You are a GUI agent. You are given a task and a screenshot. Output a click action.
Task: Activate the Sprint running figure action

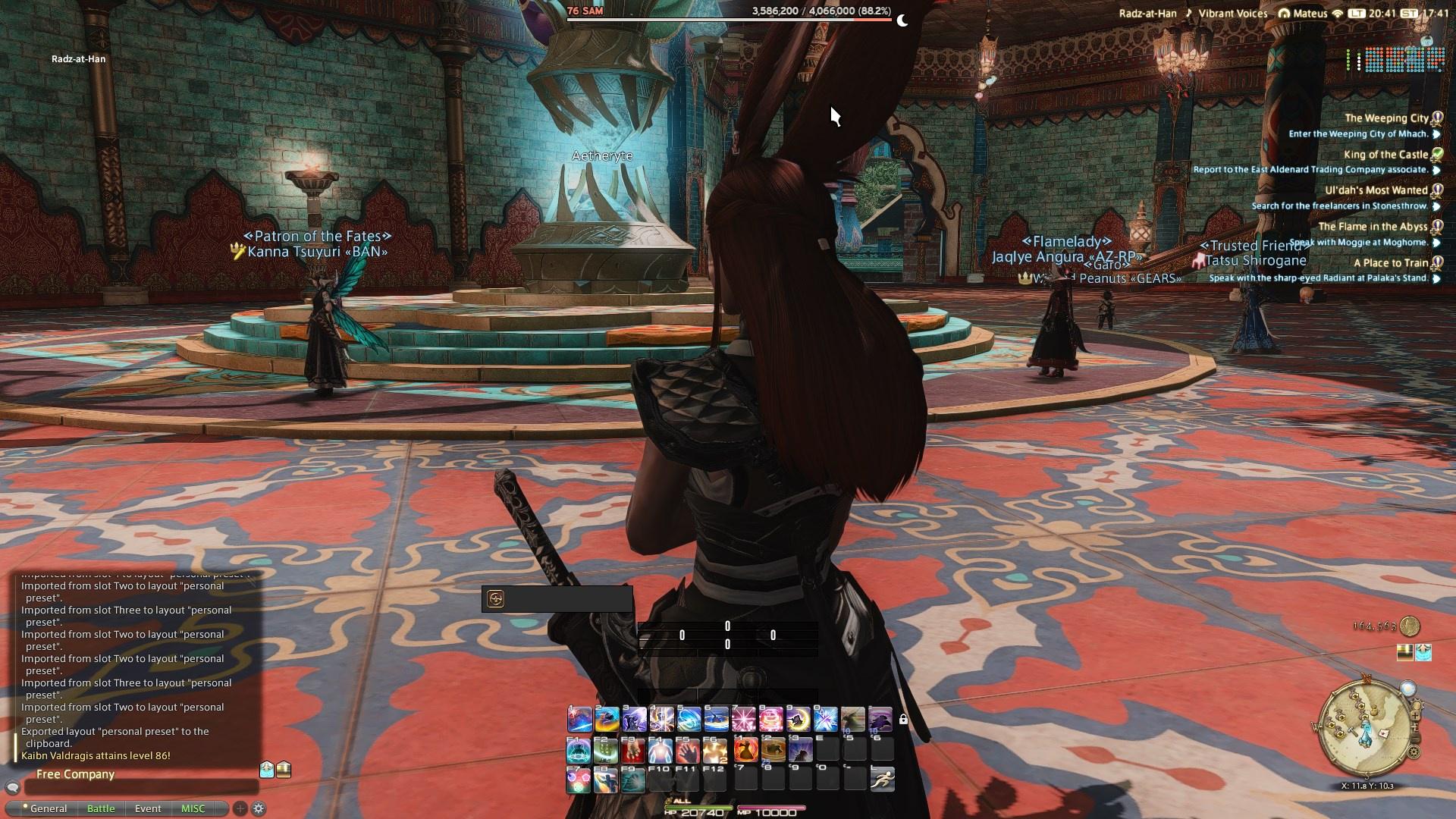pyautogui.click(x=881, y=780)
